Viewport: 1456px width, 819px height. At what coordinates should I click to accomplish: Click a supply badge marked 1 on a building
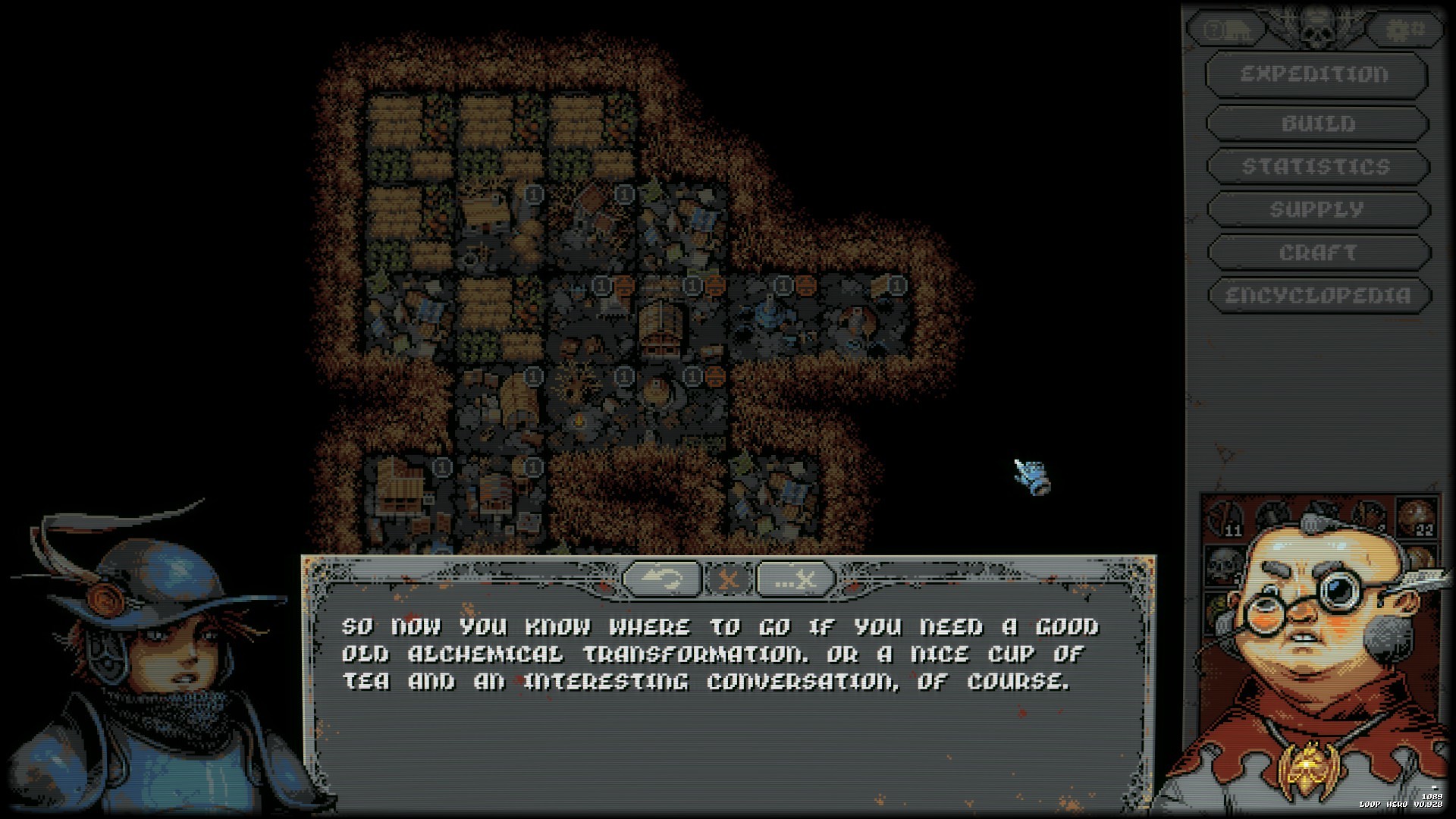point(535,194)
